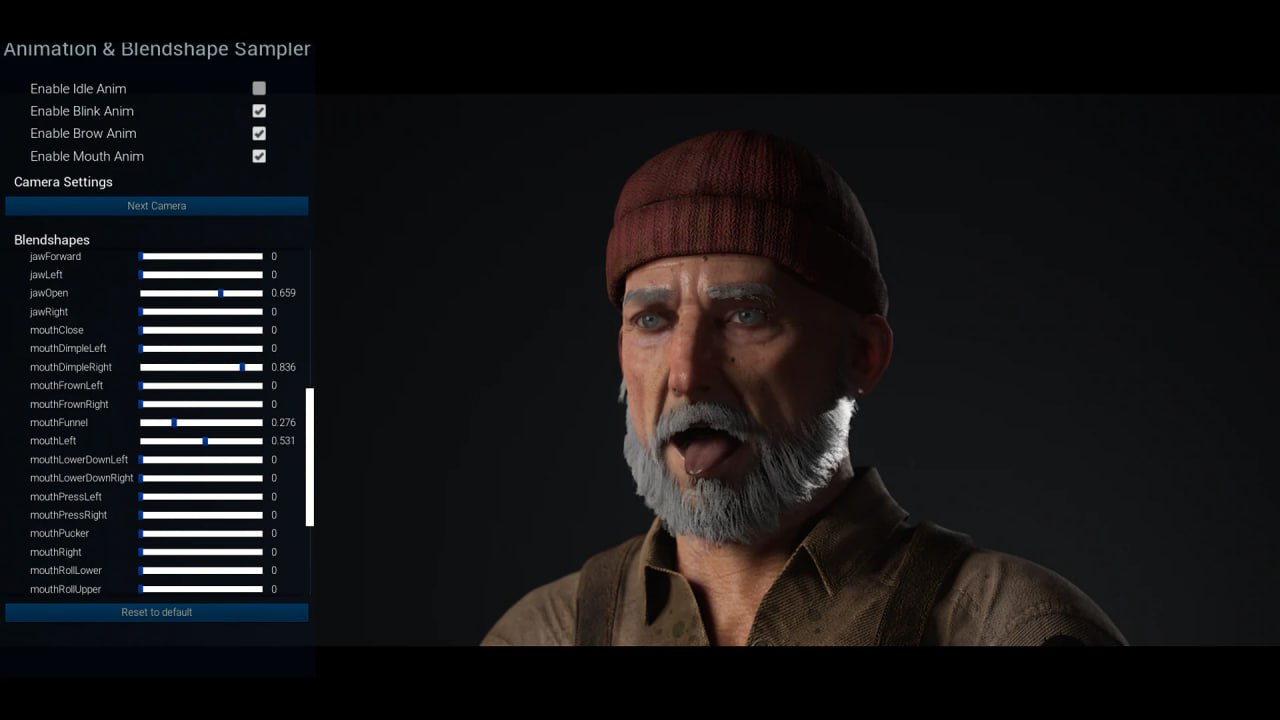Adjust the mouthFunnel slider
This screenshot has width=1280, height=720.
[176, 422]
